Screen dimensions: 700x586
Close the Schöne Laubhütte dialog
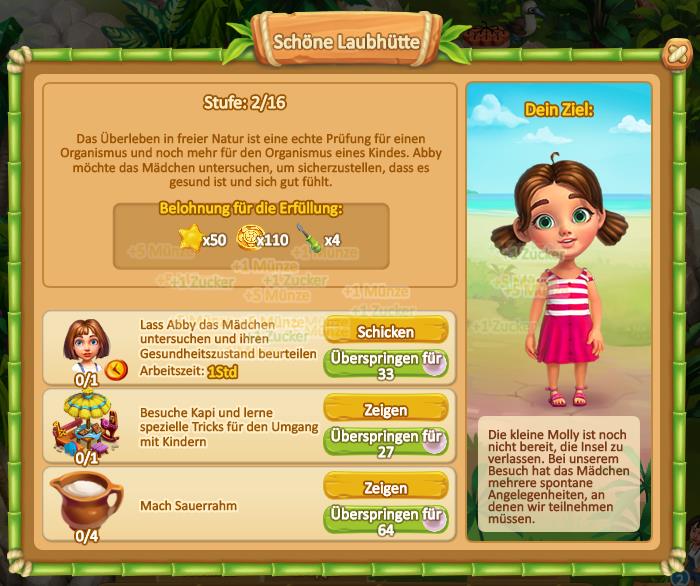pos(676,53)
